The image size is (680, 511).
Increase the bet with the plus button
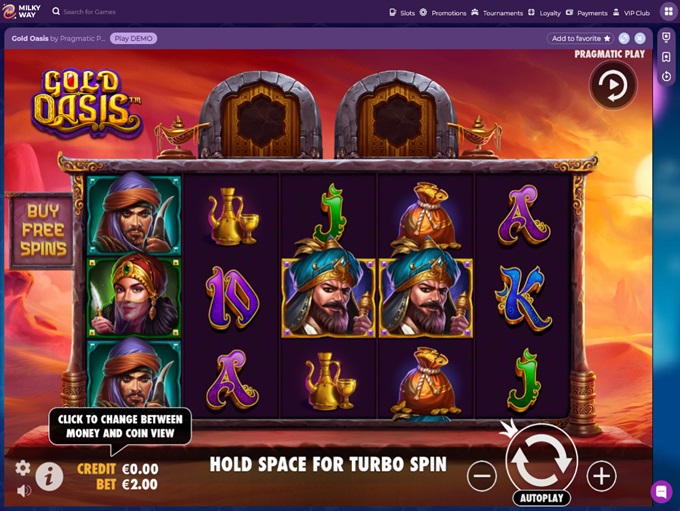point(601,476)
